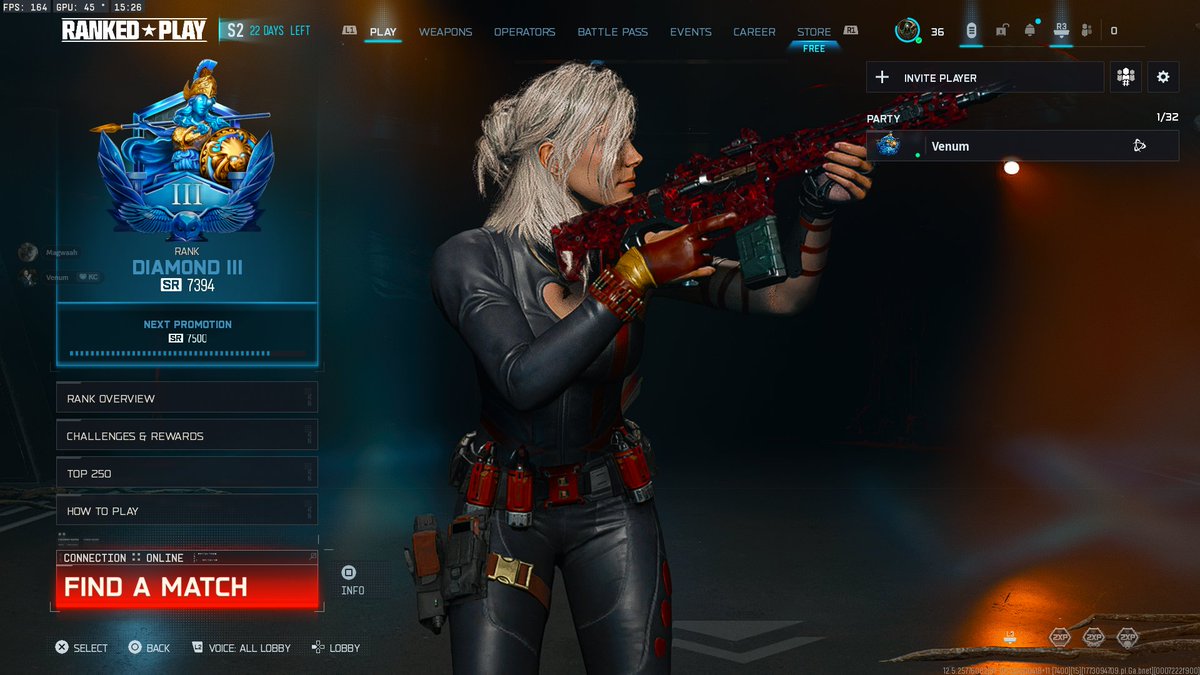Open the notifications bell icon
The height and width of the screenshot is (675, 1200).
pyautogui.click(x=1030, y=31)
